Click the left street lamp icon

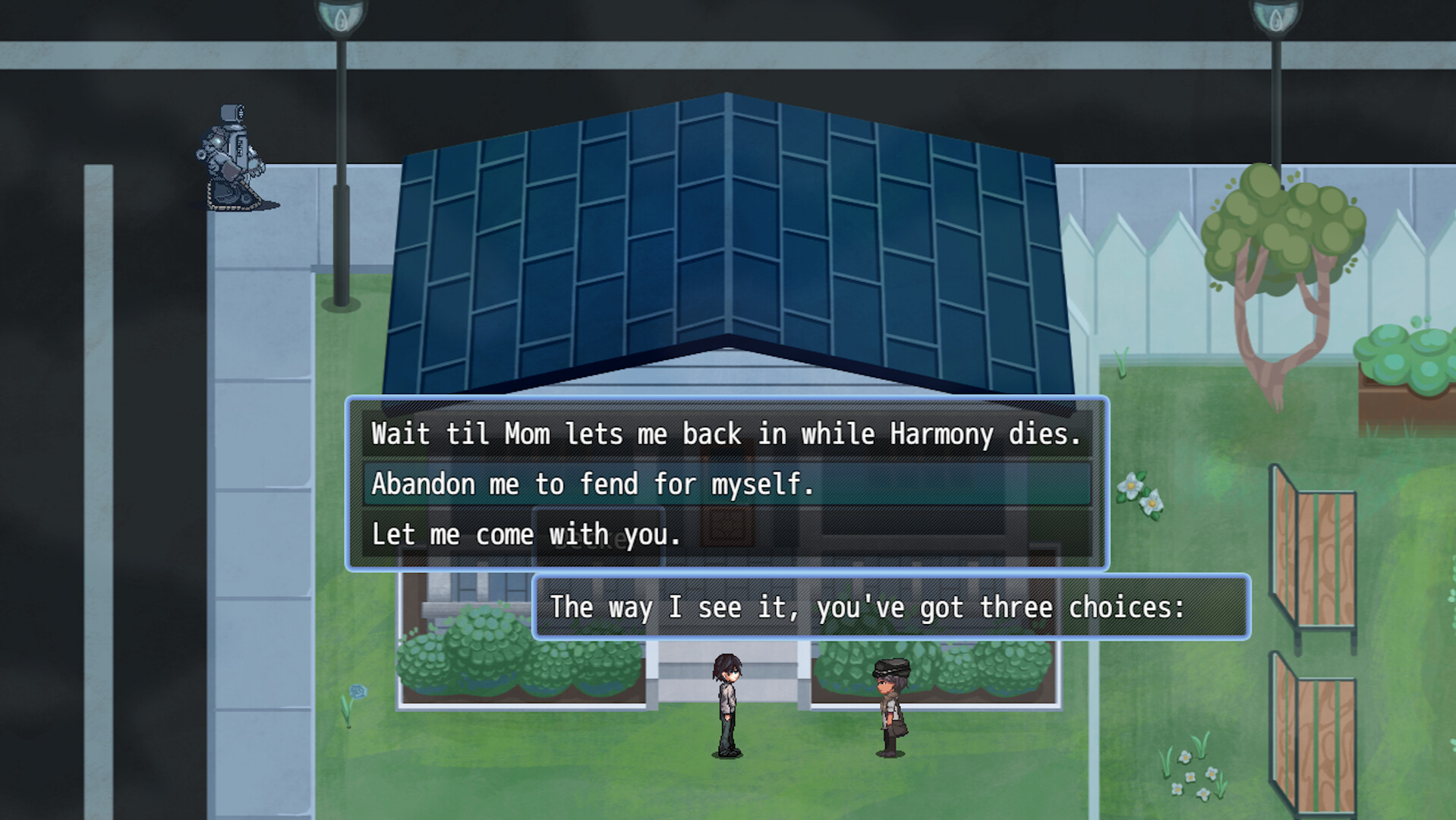pos(341,17)
